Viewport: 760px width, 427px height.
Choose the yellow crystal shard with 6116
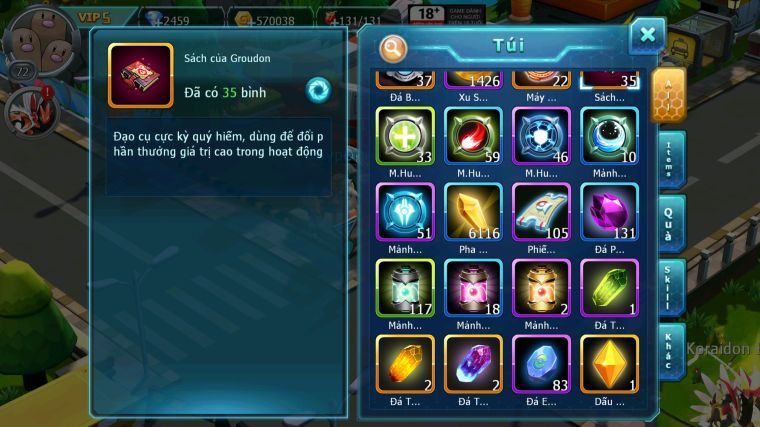tap(473, 211)
